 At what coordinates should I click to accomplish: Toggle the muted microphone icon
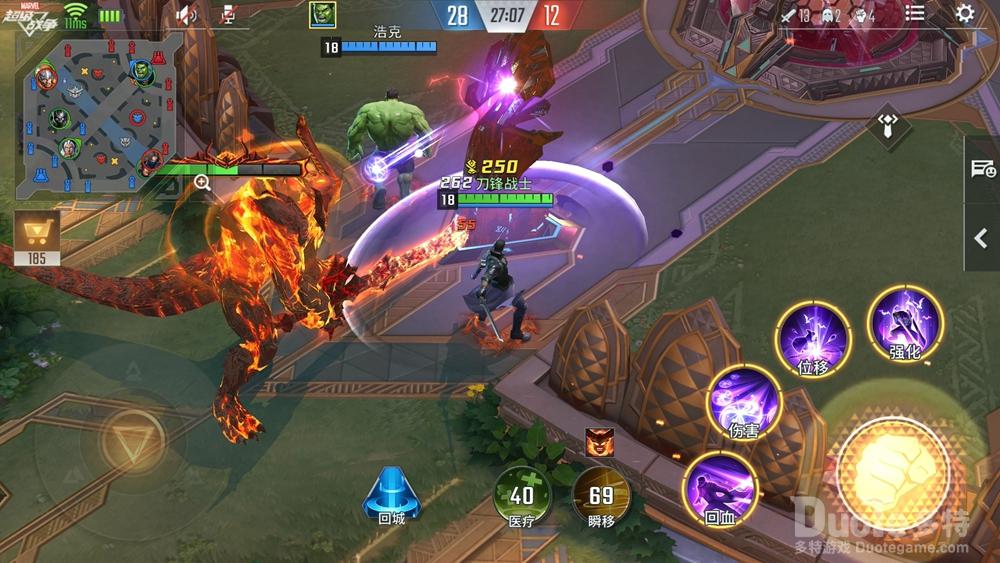pyautogui.click(x=229, y=14)
